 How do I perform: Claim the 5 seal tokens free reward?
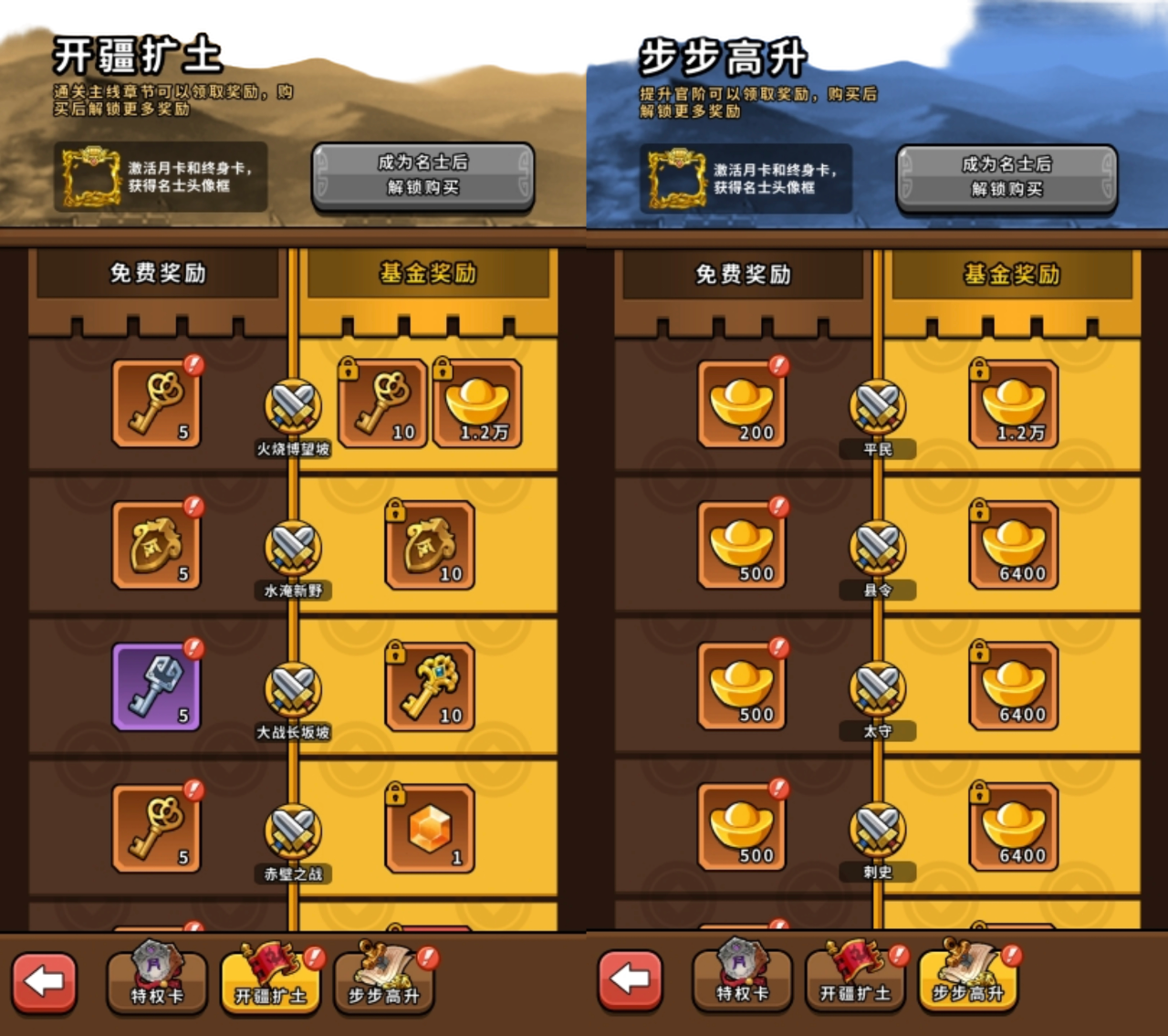point(155,548)
